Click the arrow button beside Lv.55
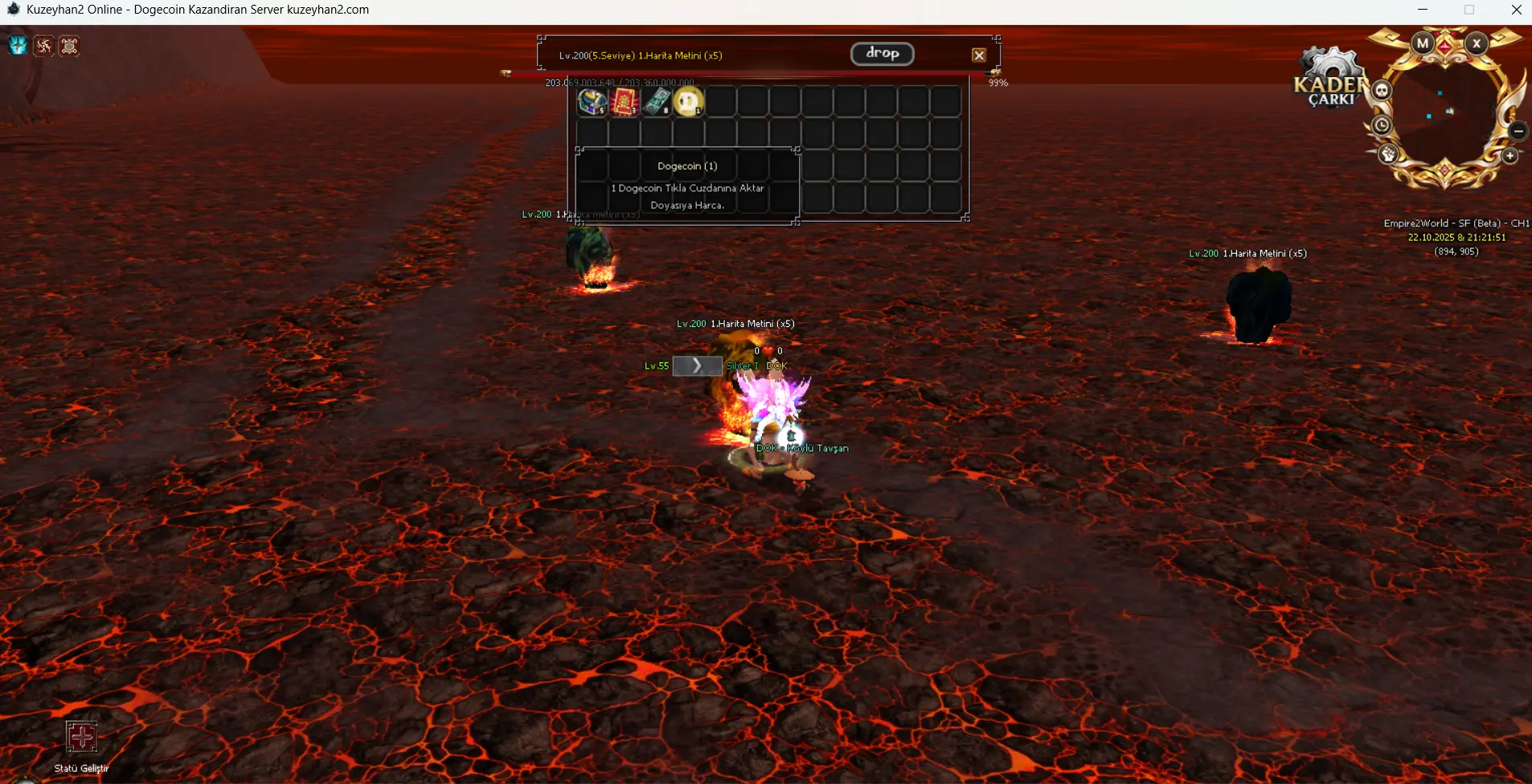Image resolution: width=1532 pixels, height=784 pixels. pos(697,366)
